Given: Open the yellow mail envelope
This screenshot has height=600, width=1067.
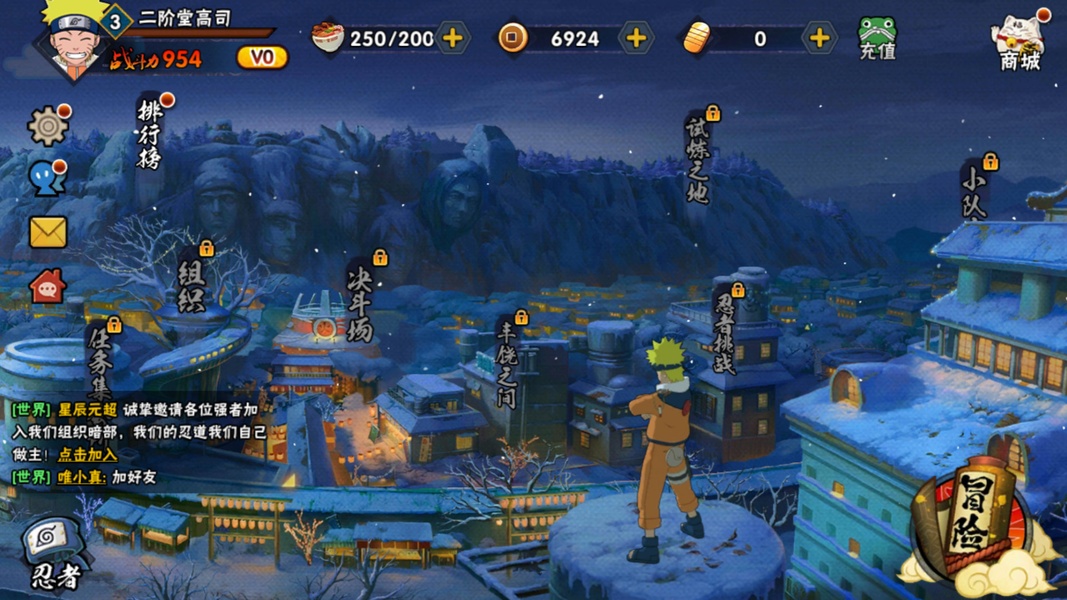Looking at the screenshot, I should (x=47, y=232).
